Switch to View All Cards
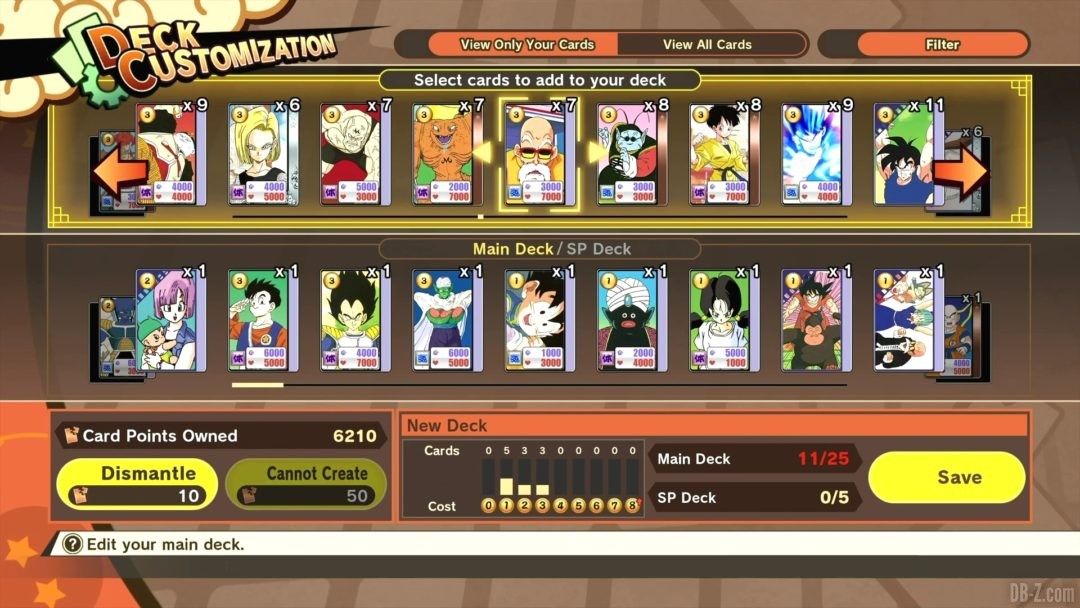The width and height of the screenshot is (1080, 608). (x=707, y=44)
